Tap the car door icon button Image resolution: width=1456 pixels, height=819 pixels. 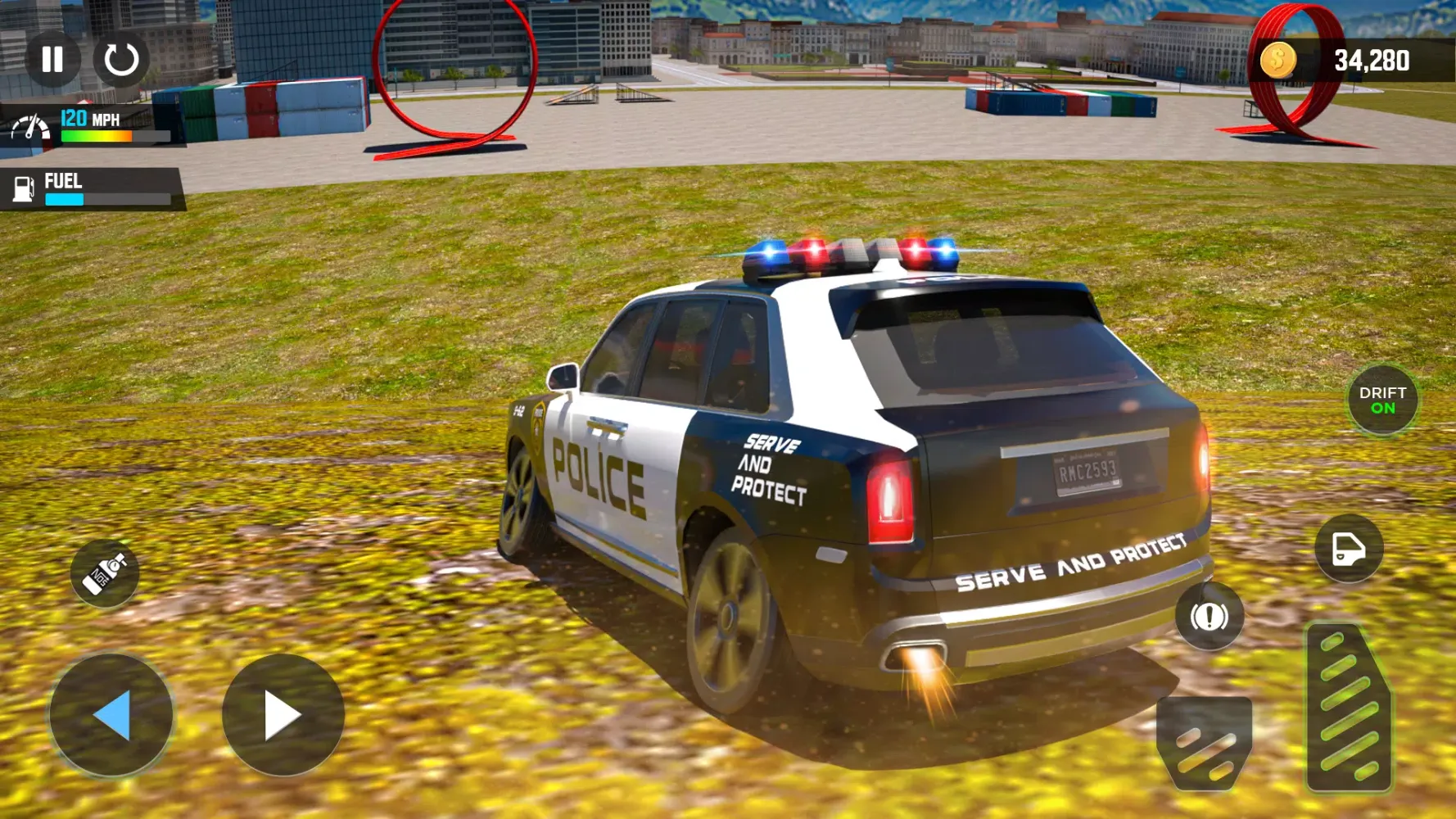pos(1349,549)
